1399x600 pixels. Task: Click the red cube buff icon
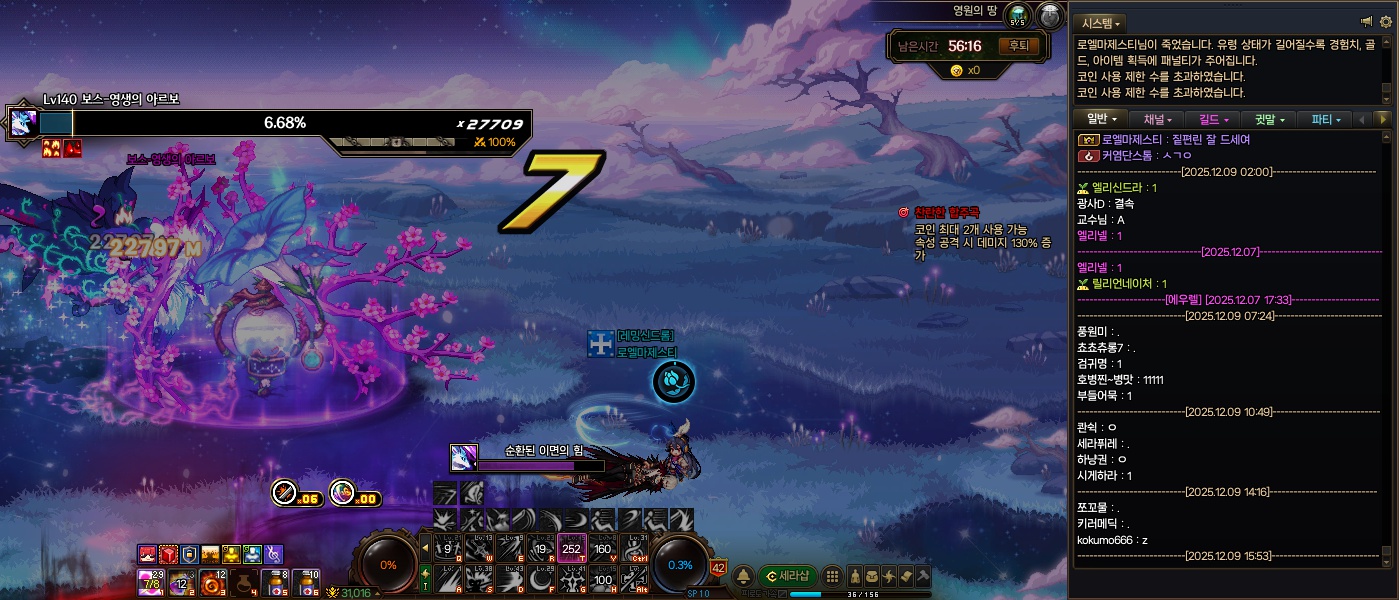(x=169, y=554)
